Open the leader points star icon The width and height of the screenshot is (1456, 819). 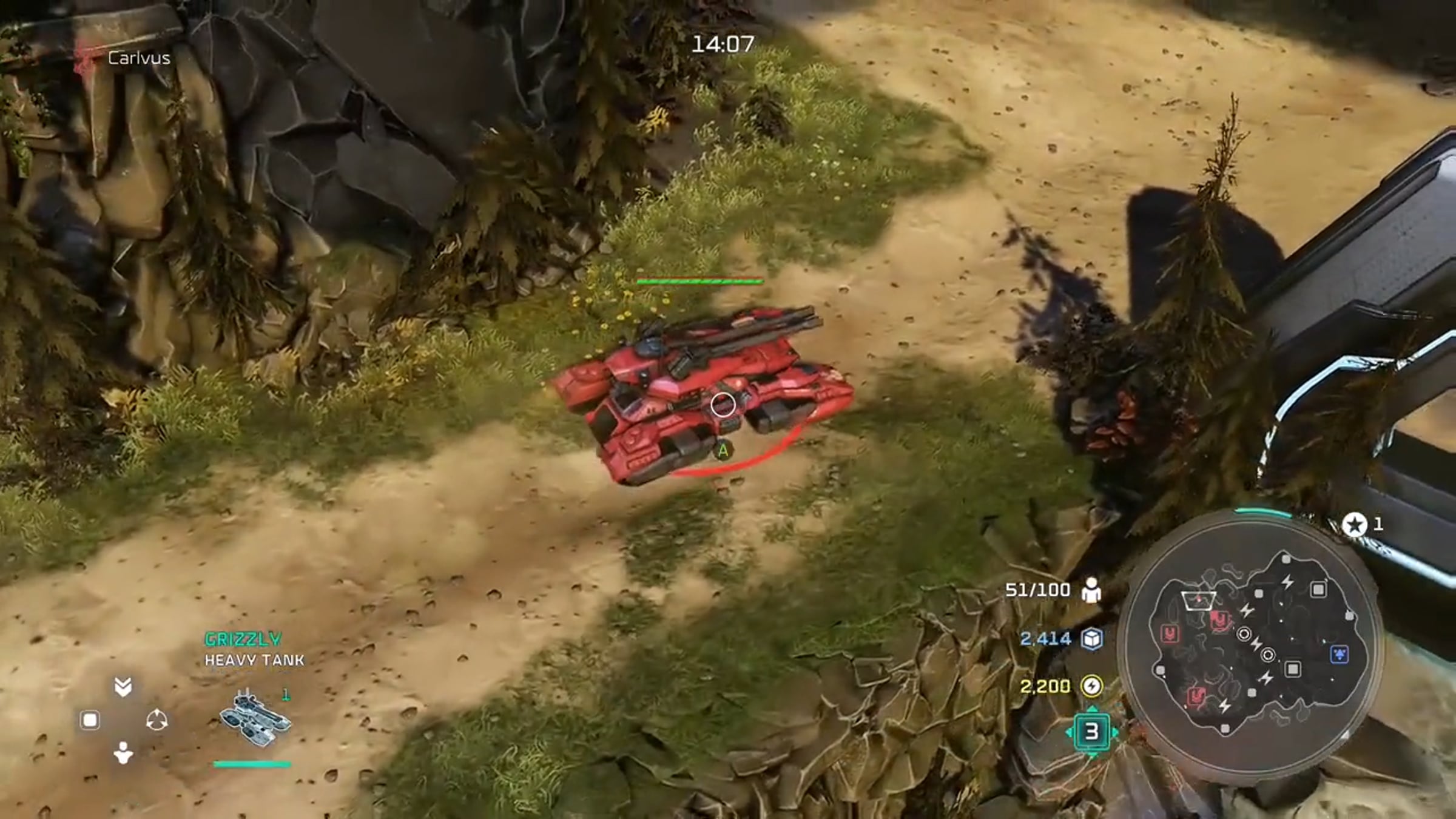pyautogui.click(x=1354, y=524)
